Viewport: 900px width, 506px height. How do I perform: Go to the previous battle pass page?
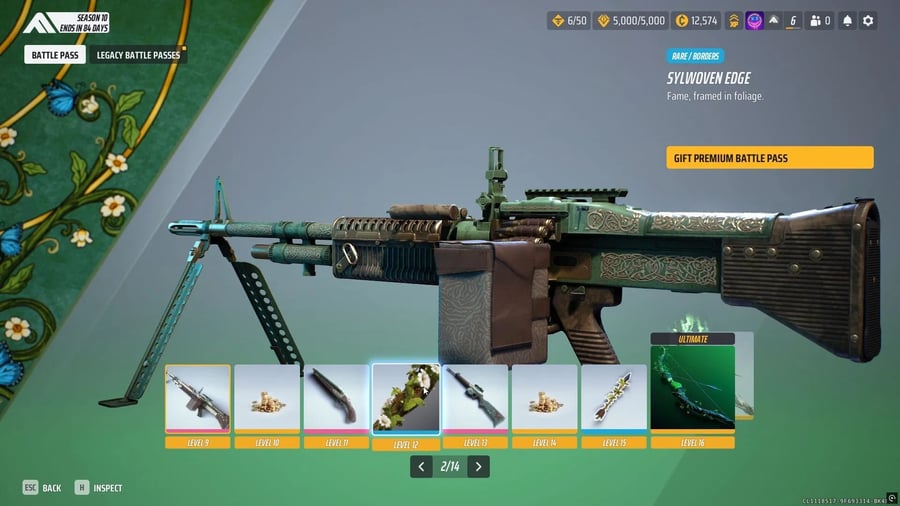click(x=421, y=466)
